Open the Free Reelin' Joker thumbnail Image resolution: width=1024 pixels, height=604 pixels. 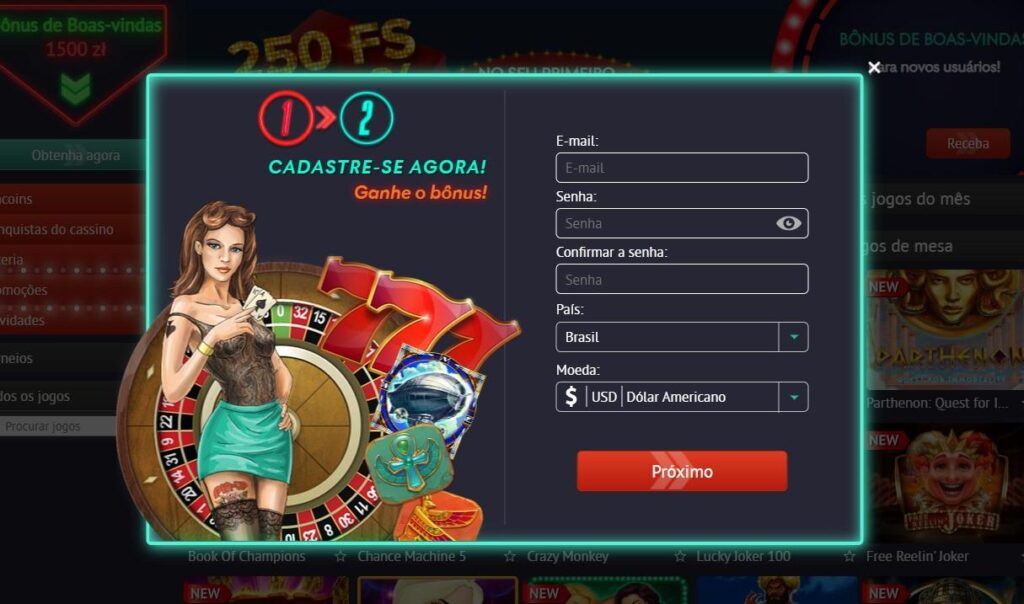pos(944,485)
